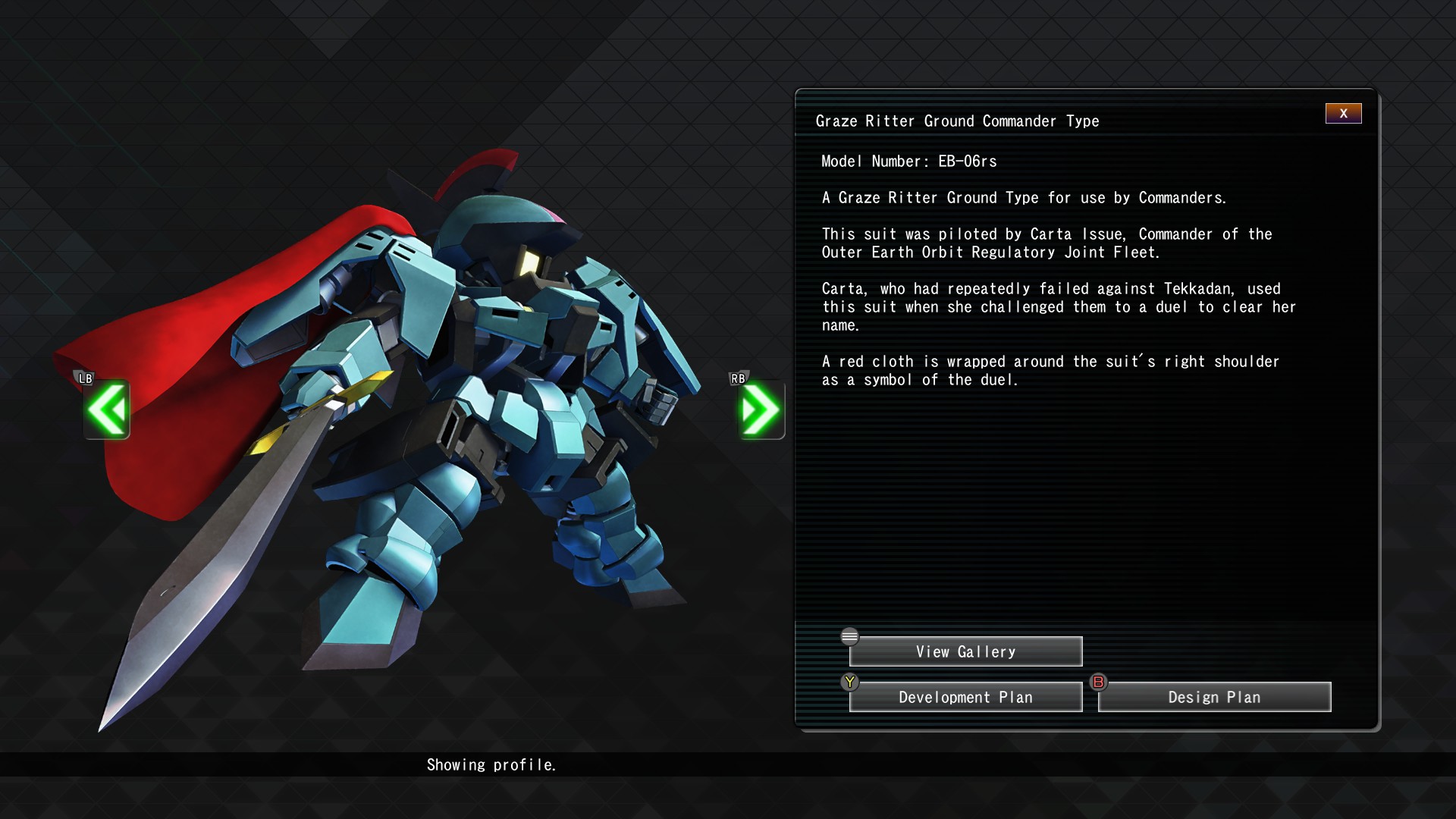Open the Development Plan

[x=965, y=698]
